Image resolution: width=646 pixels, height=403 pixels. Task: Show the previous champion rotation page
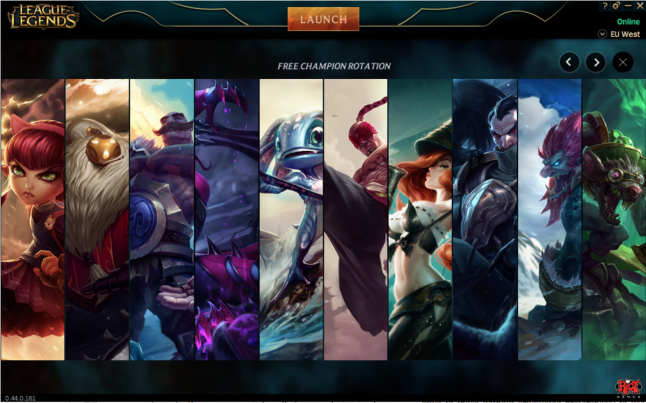569,62
